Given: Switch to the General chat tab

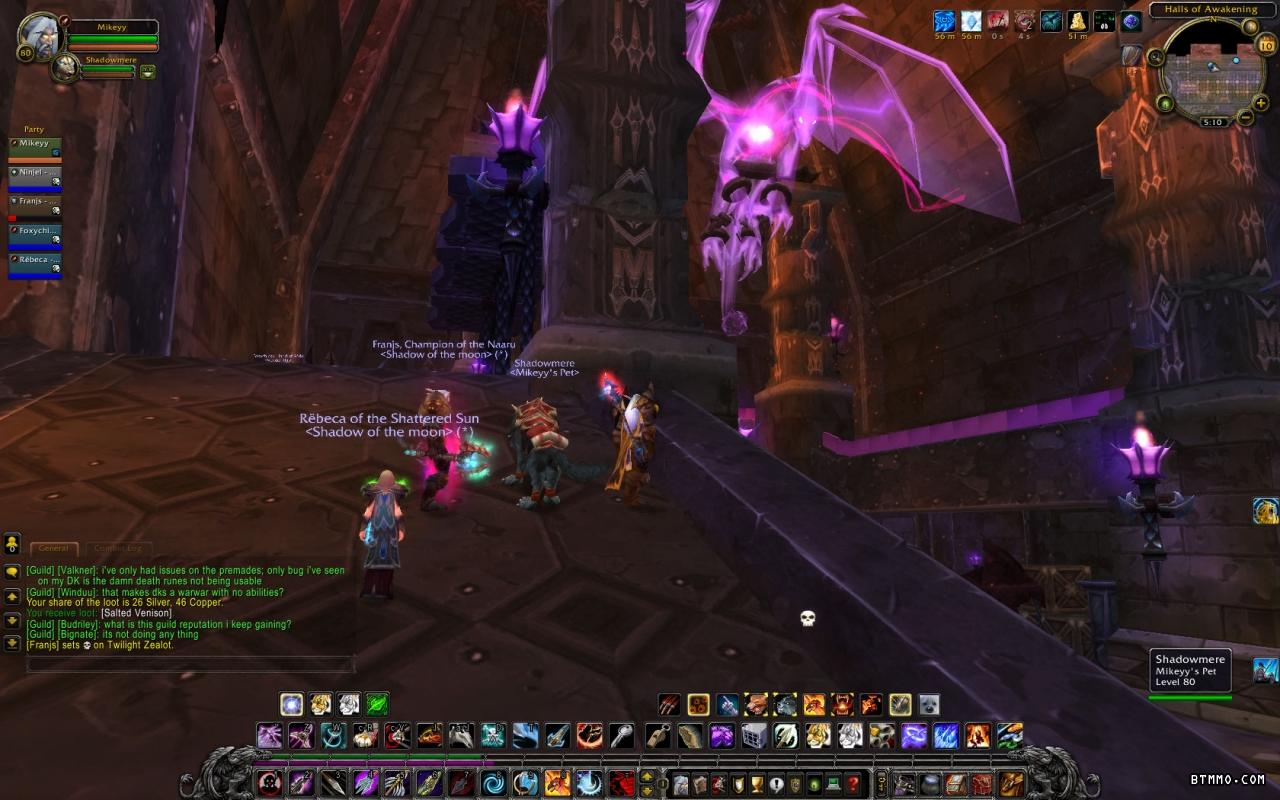Looking at the screenshot, I should 54,548.
